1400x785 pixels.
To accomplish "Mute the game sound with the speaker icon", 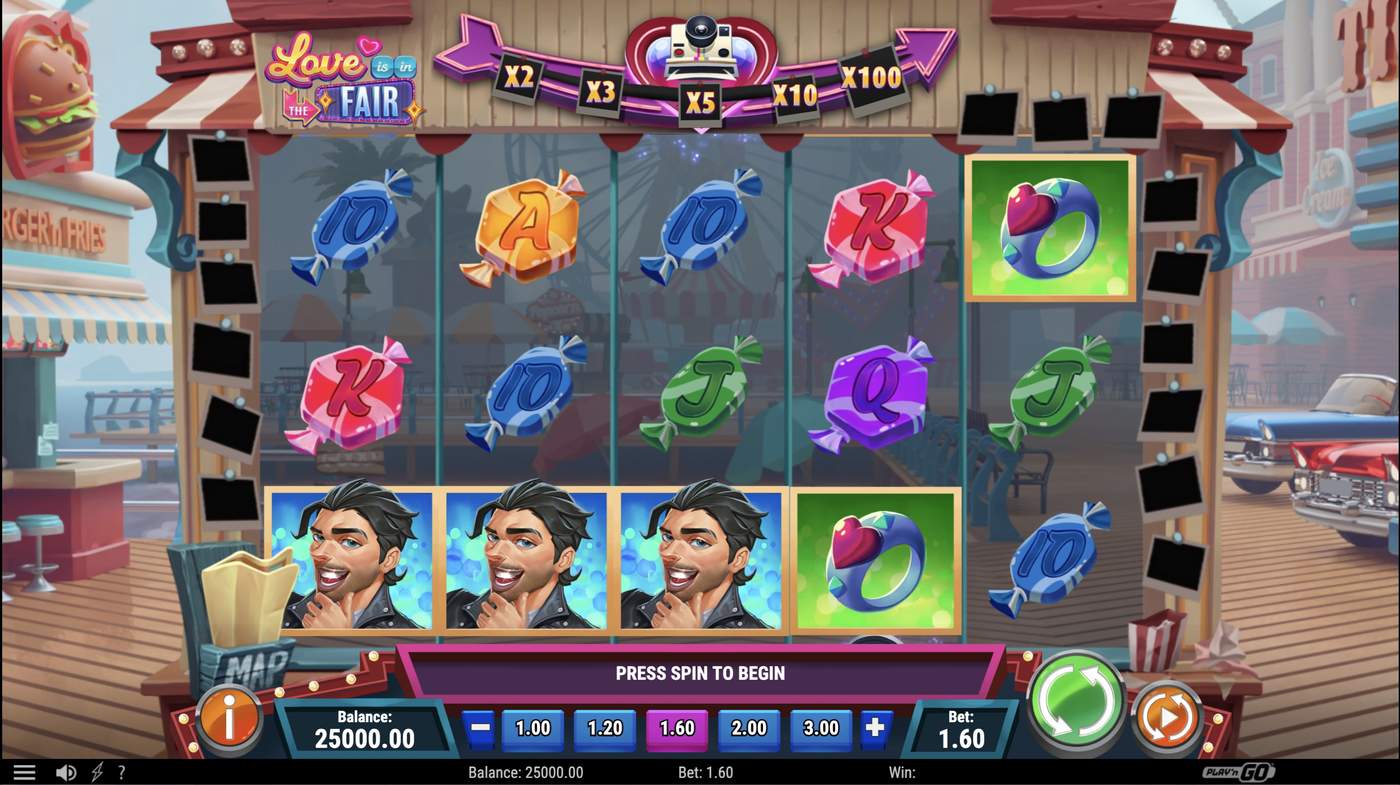I will [x=65, y=771].
